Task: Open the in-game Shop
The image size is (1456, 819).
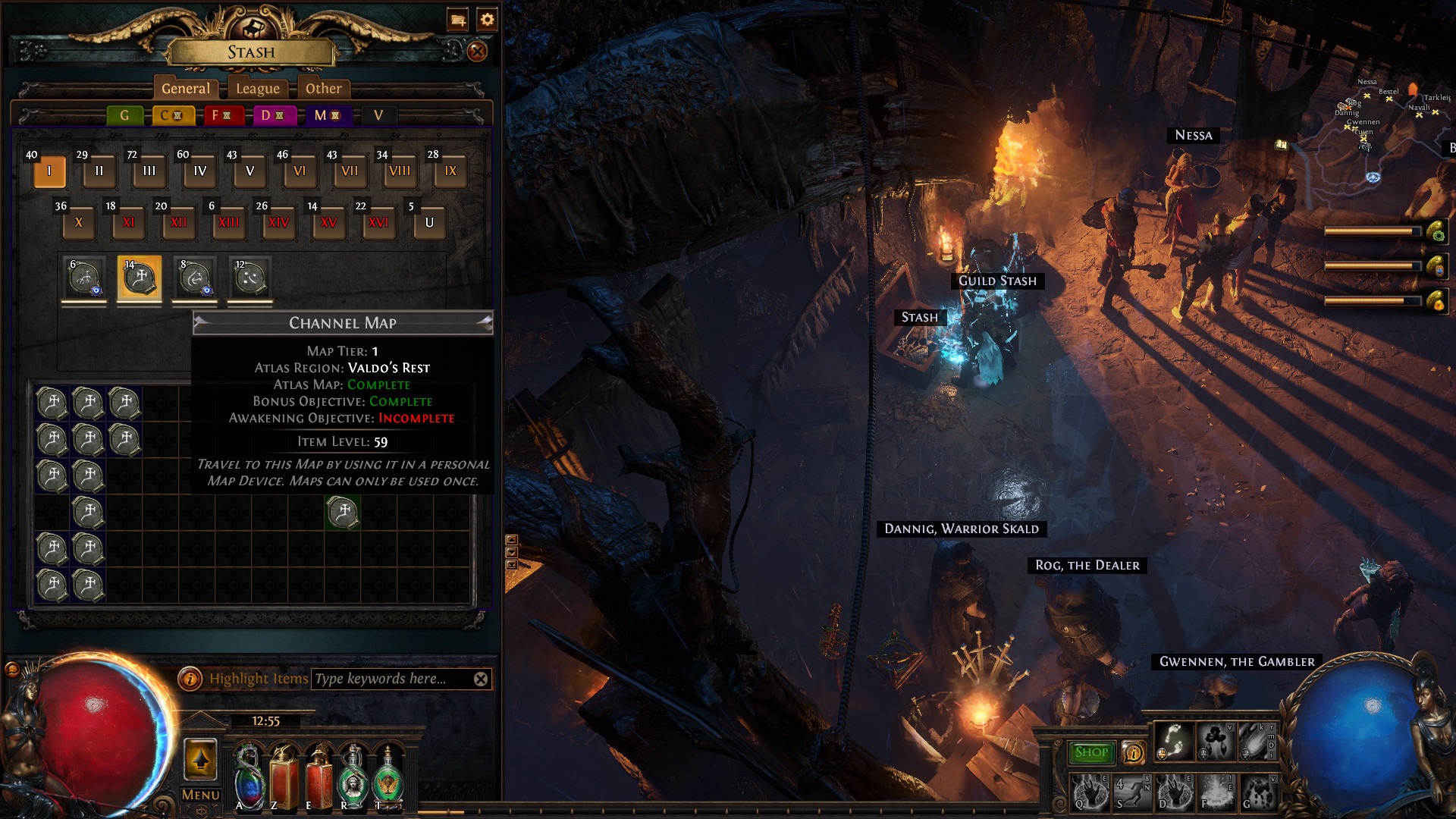Action: pyautogui.click(x=1091, y=752)
